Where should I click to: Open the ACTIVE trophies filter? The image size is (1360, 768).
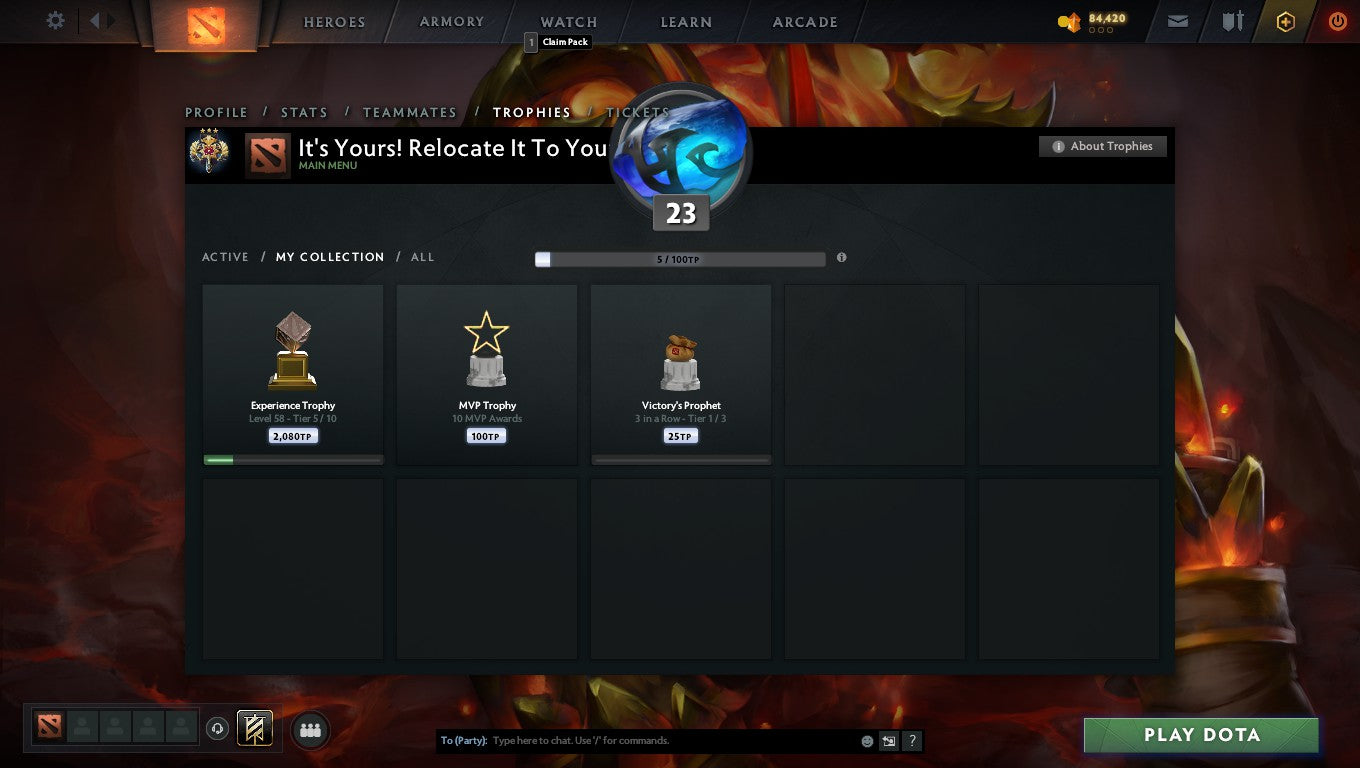coord(225,257)
